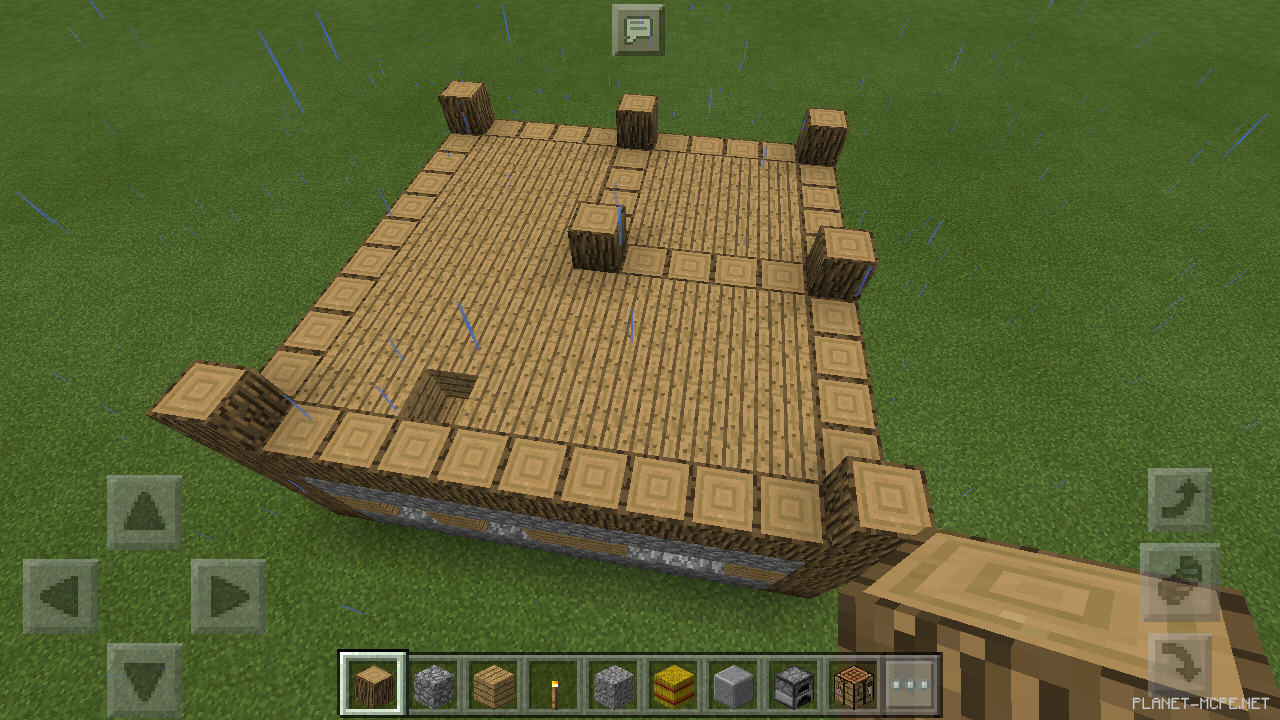Tap the chat bubble icon at top
The height and width of the screenshot is (720, 1280).
point(637,29)
